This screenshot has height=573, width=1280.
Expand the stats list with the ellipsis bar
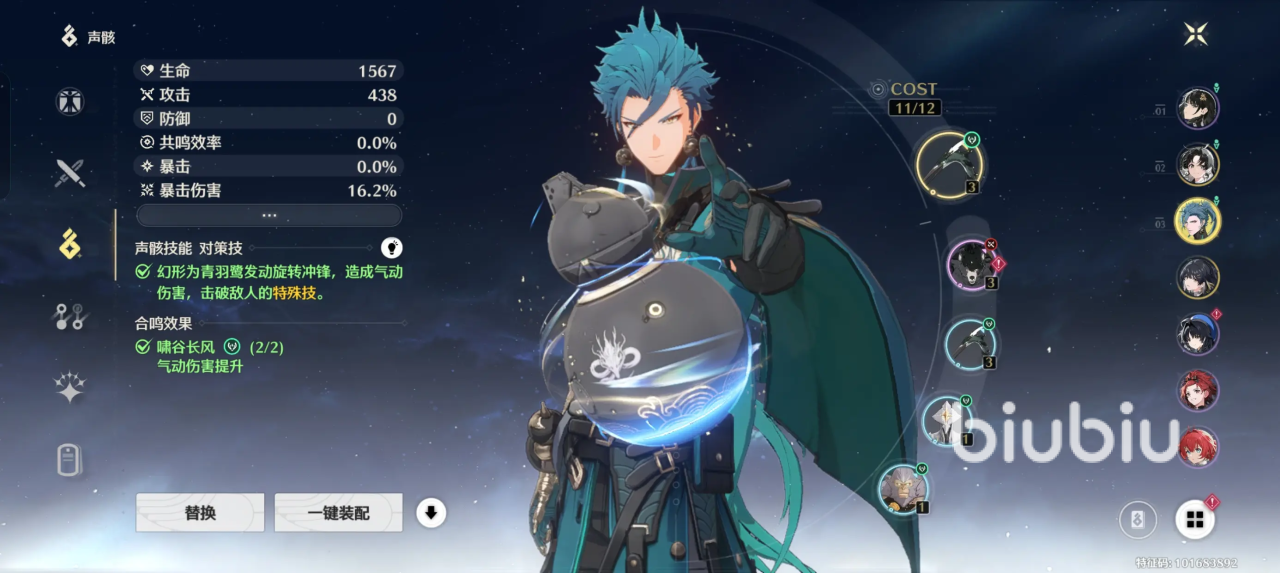[269, 215]
